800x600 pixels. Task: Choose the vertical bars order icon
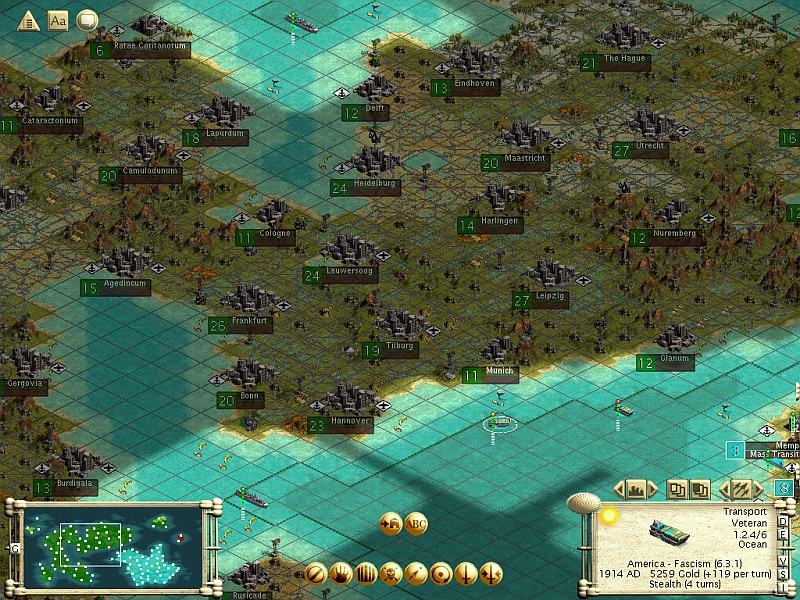[x=366, y=574]
